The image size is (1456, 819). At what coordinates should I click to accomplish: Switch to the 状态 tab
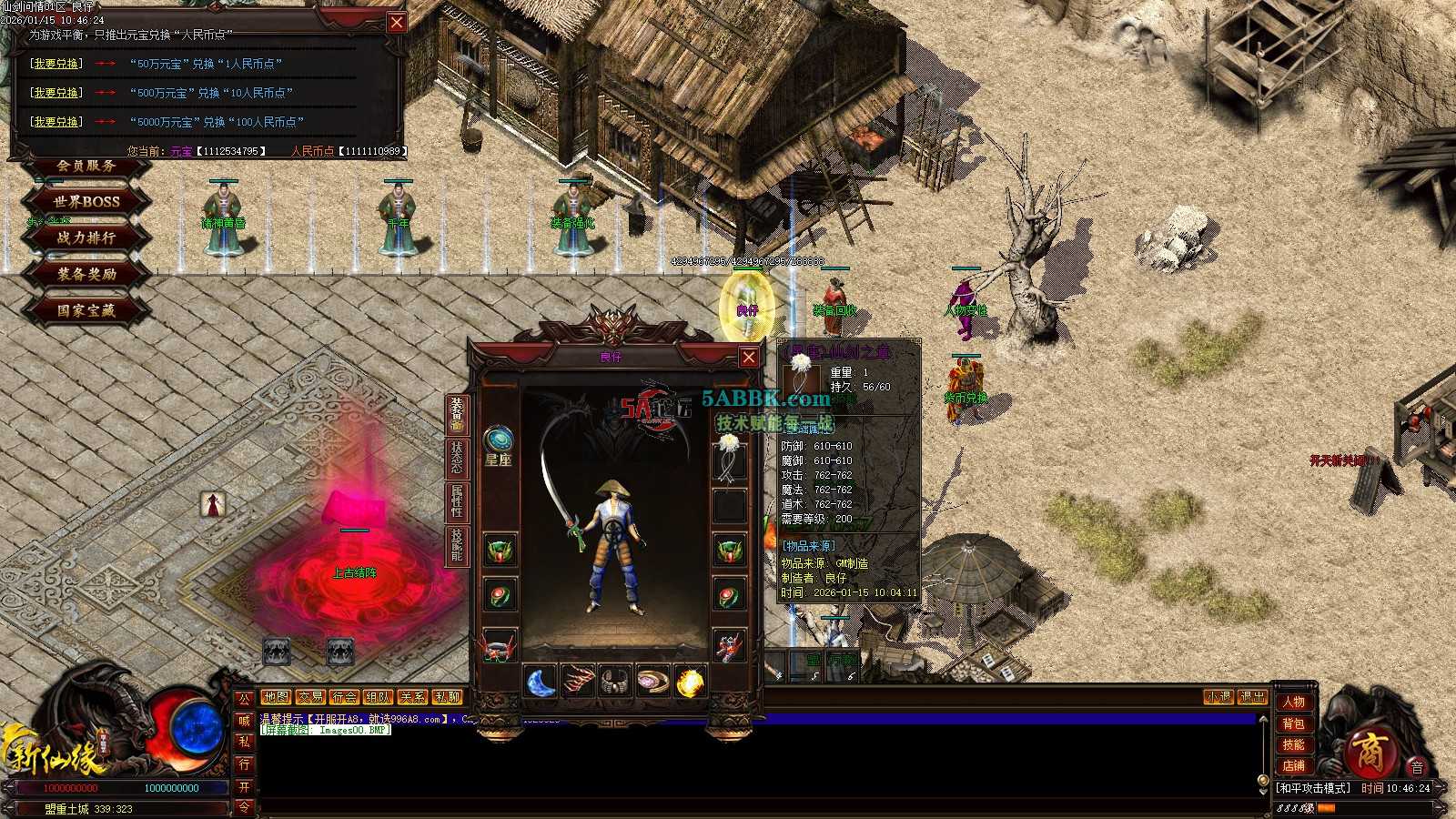[457, 458]
